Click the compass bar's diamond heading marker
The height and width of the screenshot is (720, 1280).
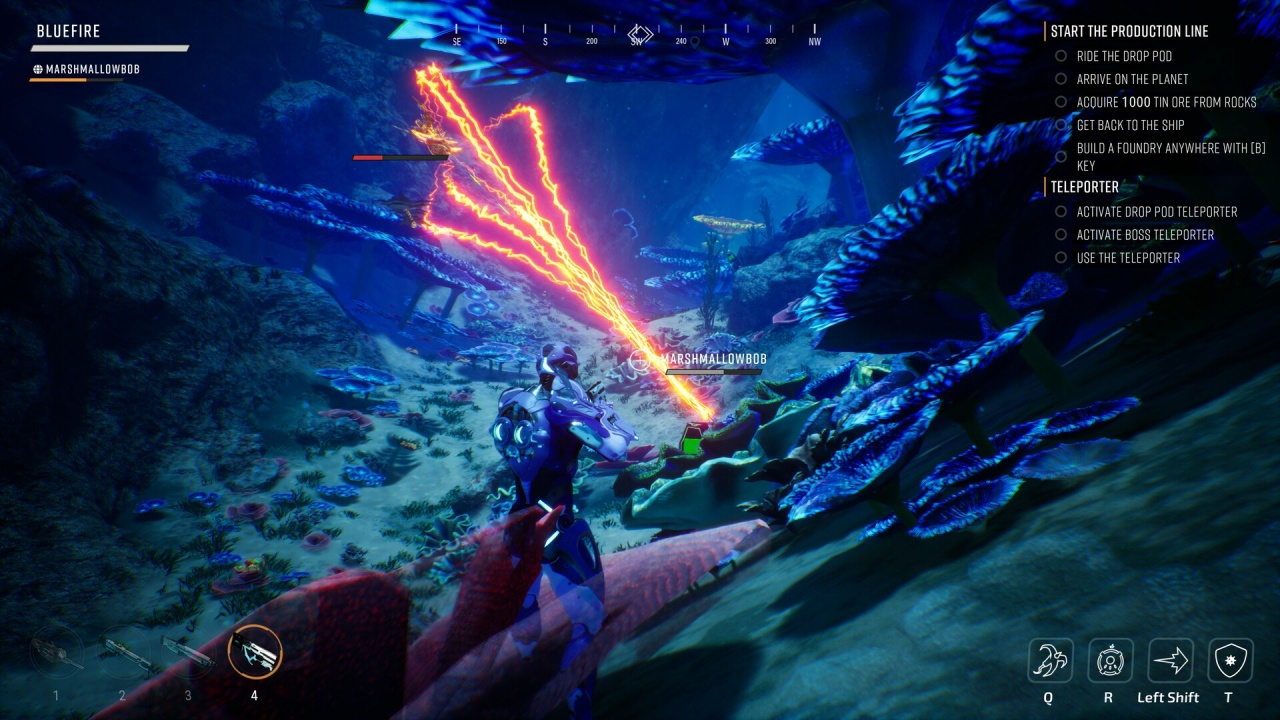click(640, 34)
